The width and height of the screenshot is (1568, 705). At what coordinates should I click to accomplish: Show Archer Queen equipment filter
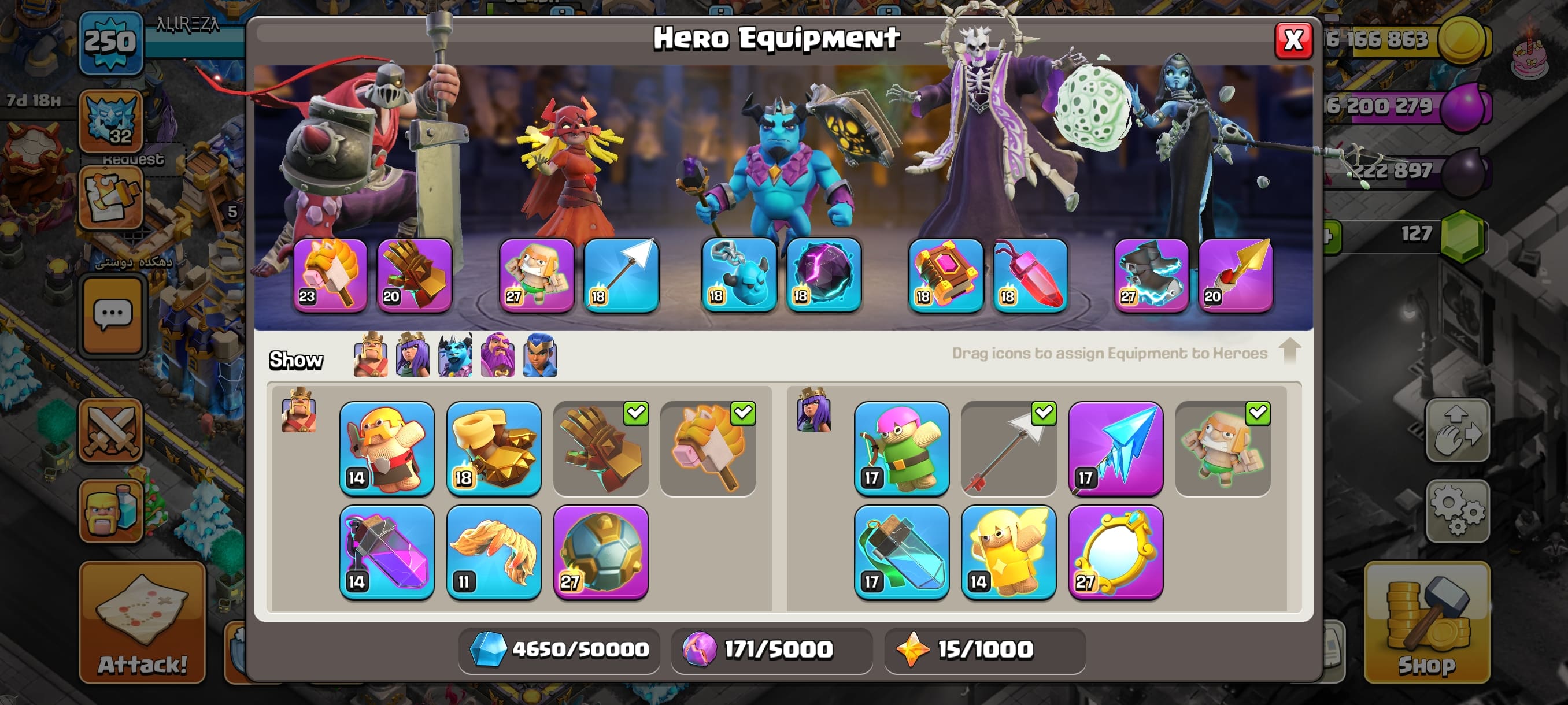pos(412,355)
